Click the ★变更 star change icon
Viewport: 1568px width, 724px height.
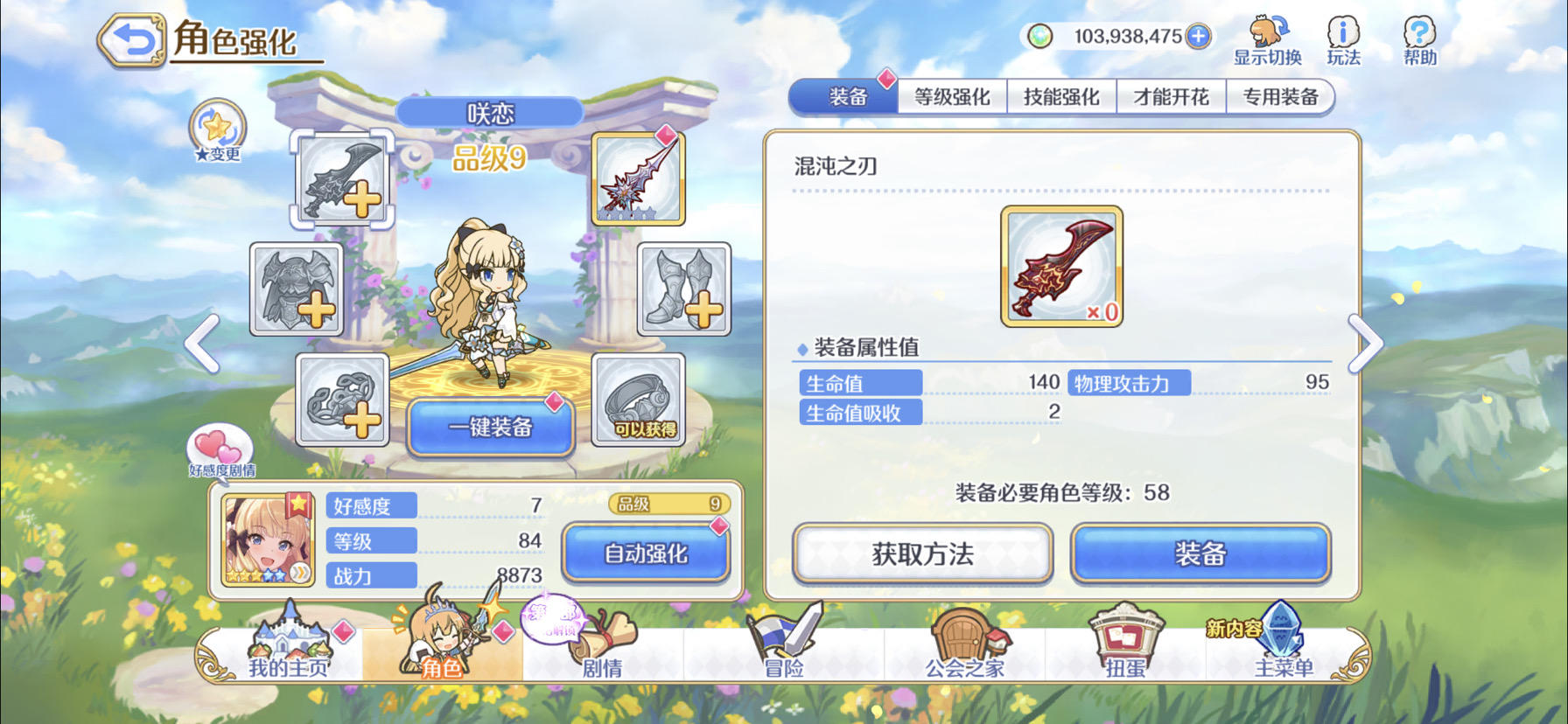coord(217,129)
